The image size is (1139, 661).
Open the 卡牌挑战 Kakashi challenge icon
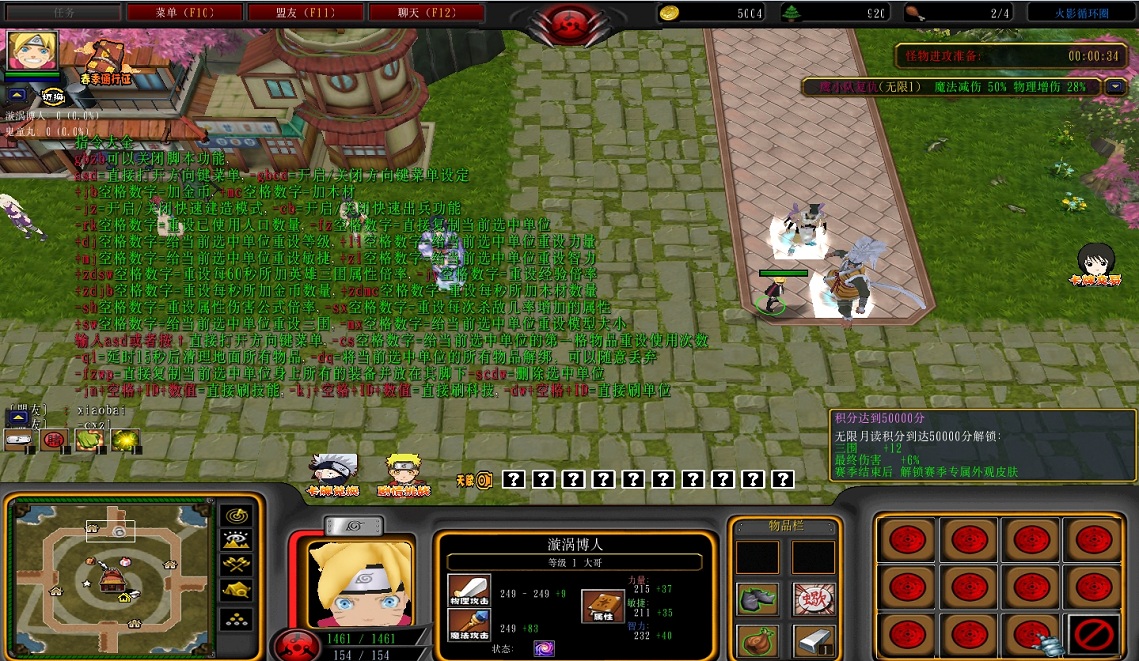point(332,473)
